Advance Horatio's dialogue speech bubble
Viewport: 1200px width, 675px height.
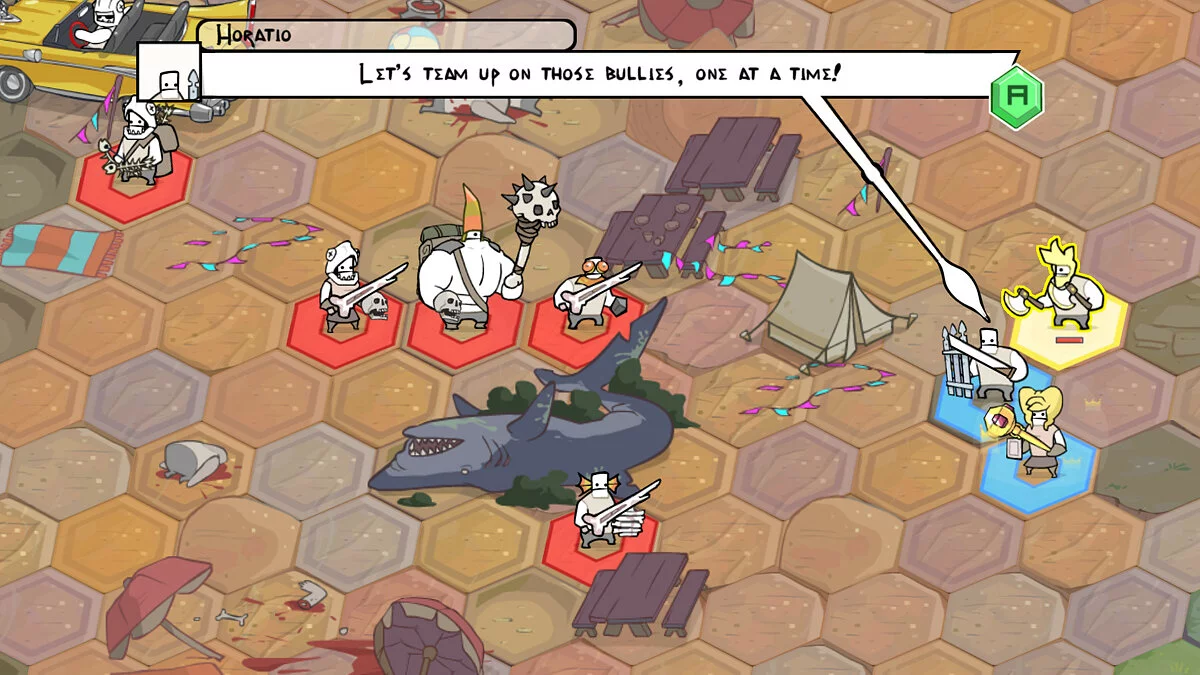(x=1016, y=97)
